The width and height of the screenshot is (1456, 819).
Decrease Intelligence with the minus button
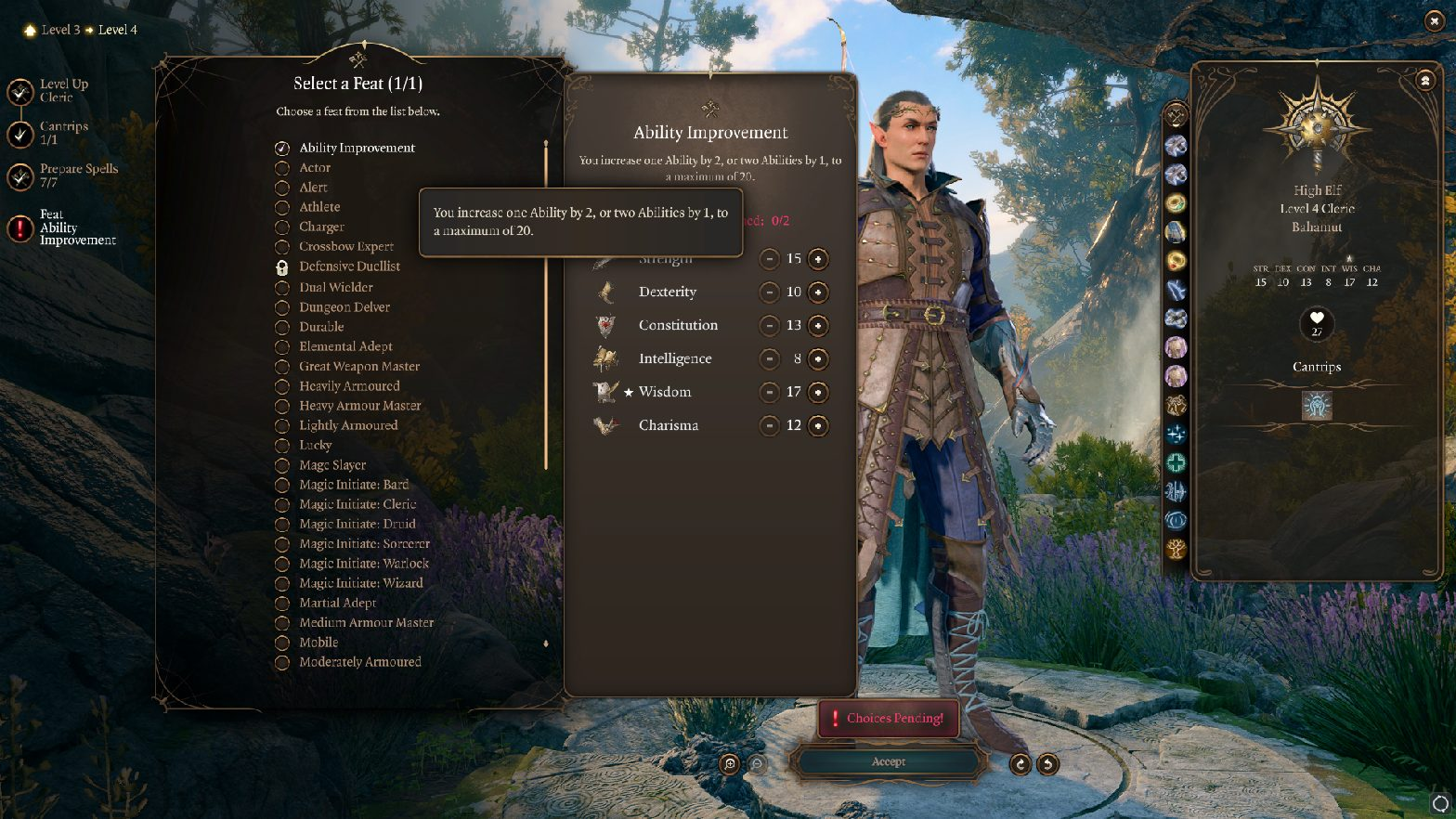coord(769,359)
